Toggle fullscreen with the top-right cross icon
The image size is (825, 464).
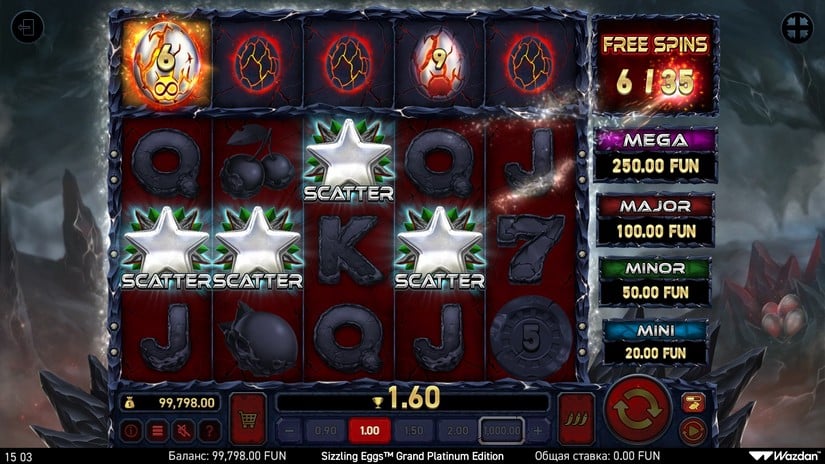pyautogui.click(x=796, y=29)
